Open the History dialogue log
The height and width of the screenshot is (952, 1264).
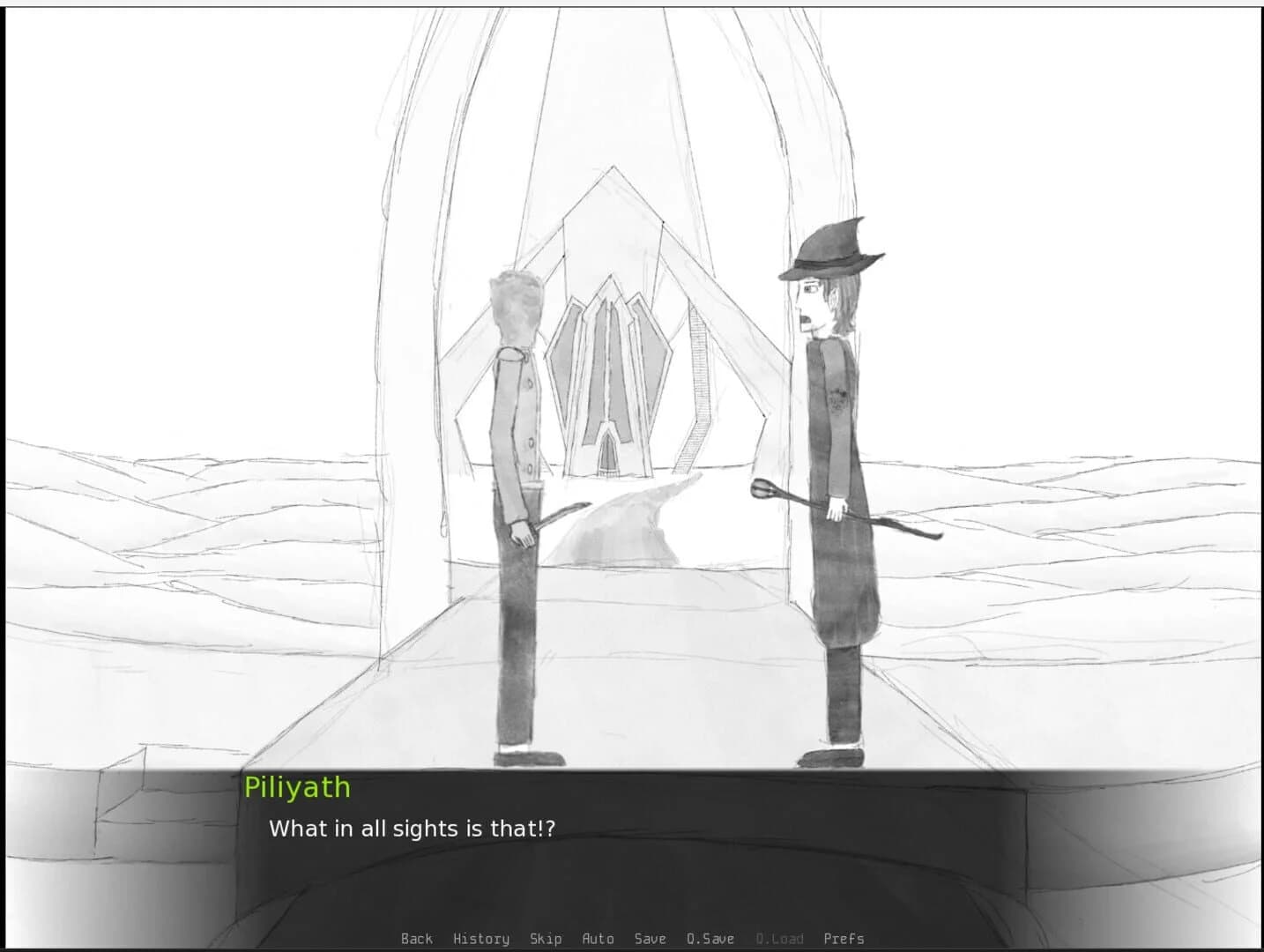(x=480, y=938)
